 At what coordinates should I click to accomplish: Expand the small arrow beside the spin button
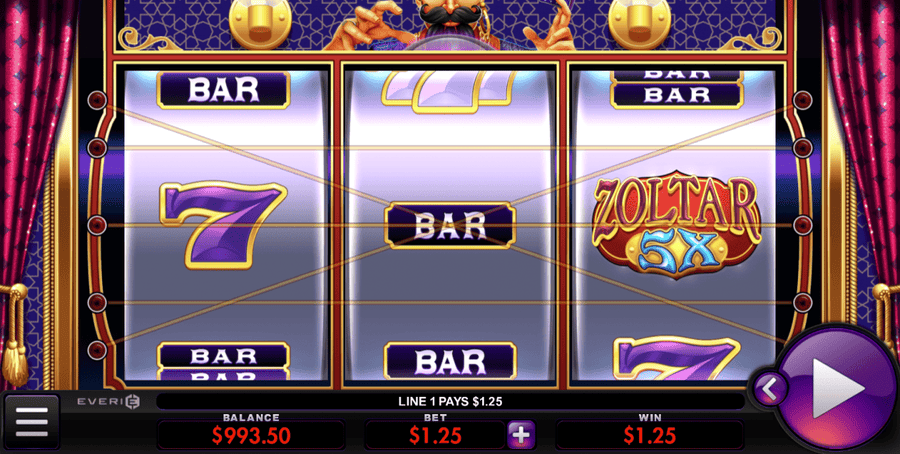(771, 387)
